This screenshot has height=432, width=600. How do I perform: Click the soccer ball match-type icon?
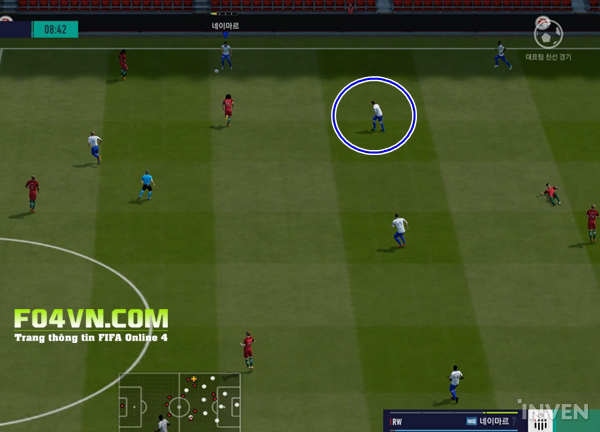pyautogui.click(x=547, y=36)
